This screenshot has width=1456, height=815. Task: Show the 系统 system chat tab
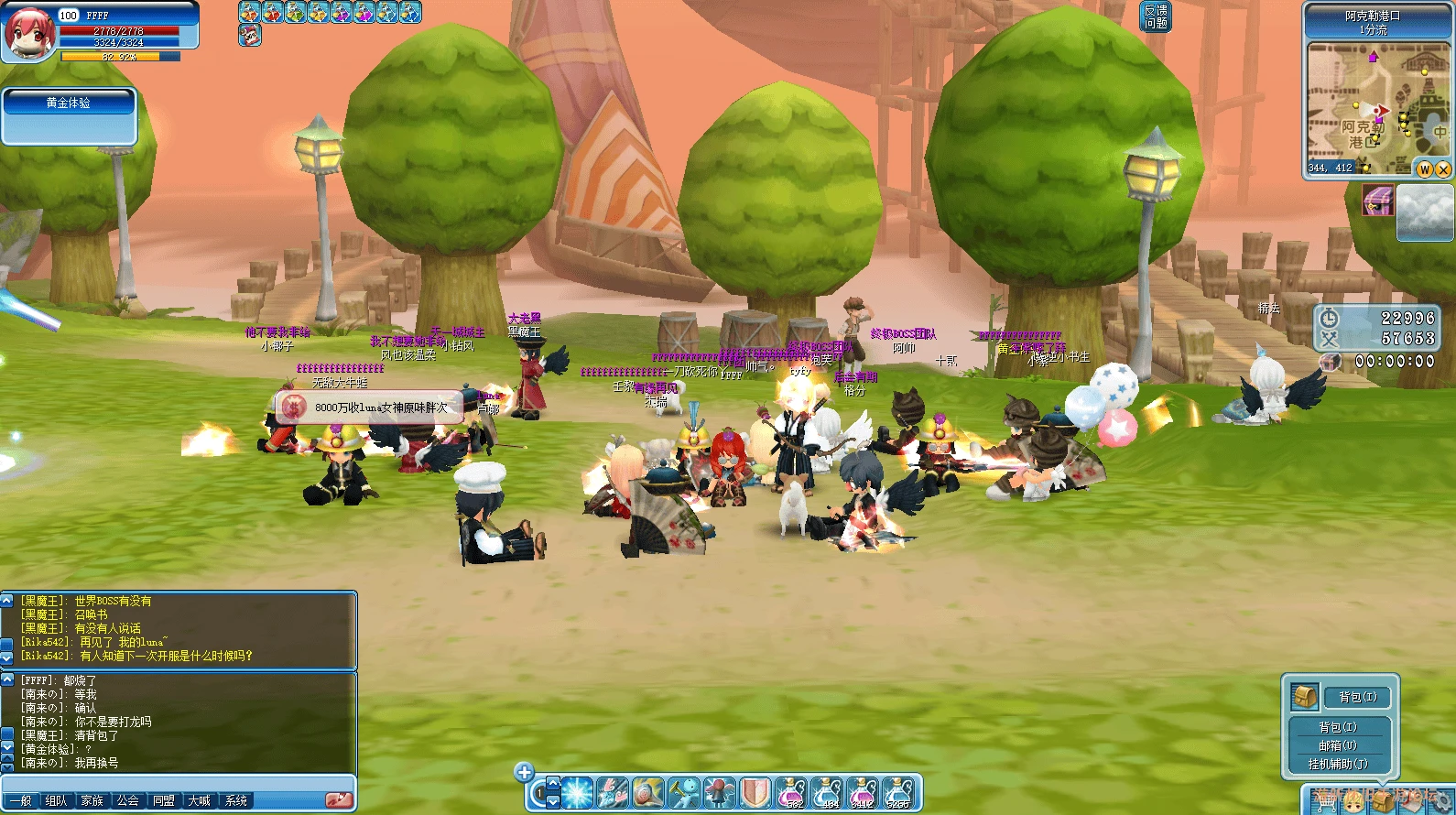tap(236, 800)
